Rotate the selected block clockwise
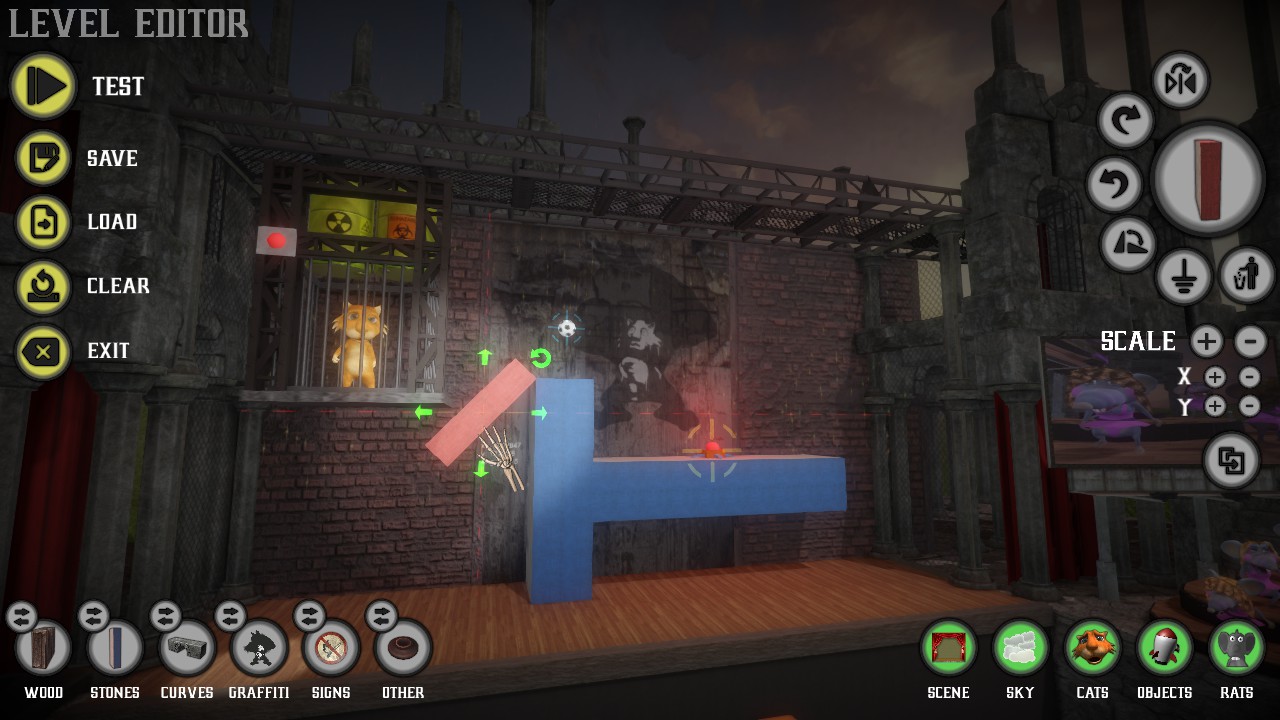 [x=1127, y=120]
